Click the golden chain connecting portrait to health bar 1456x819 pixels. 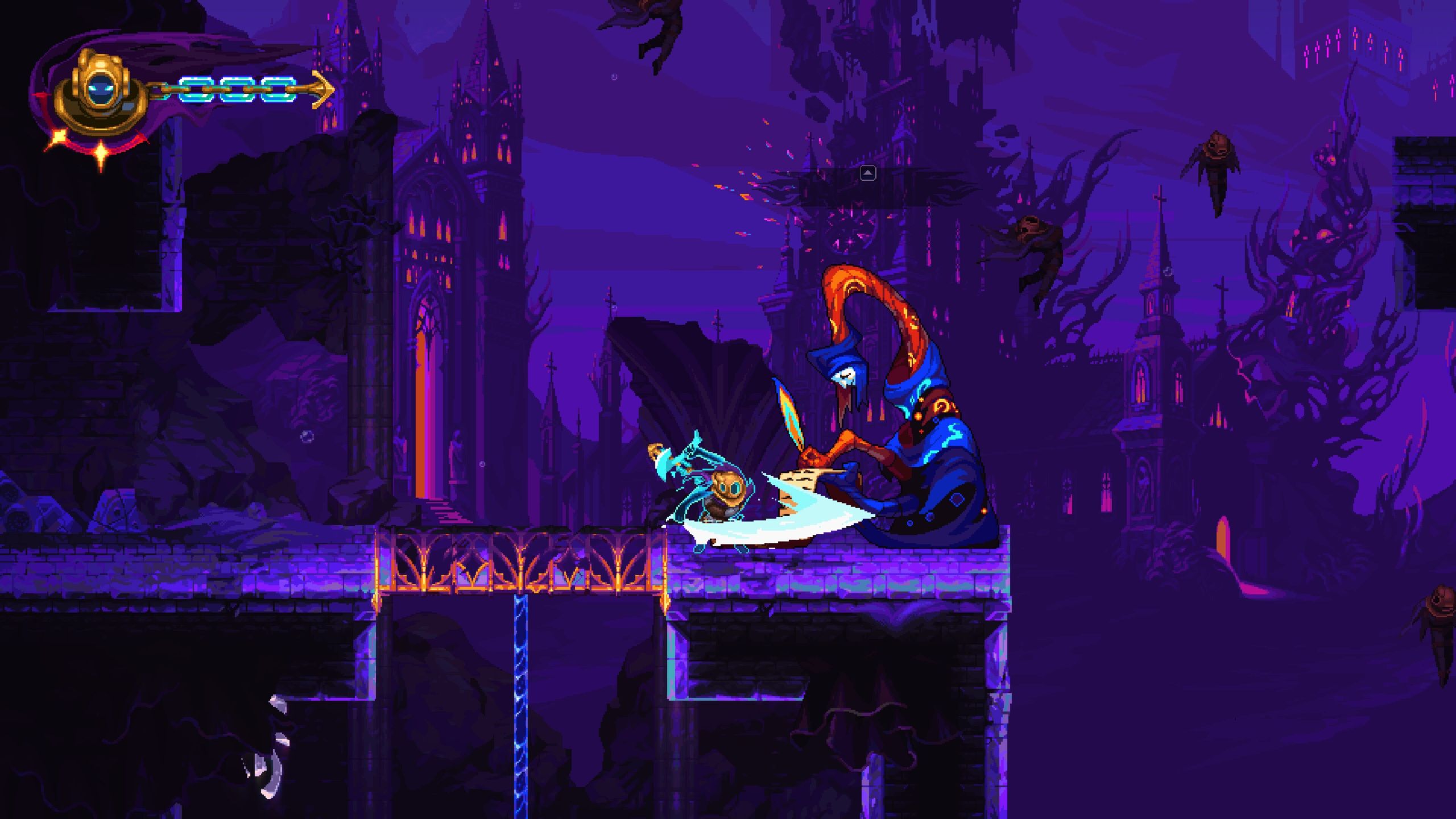click(x=159, y=88)
